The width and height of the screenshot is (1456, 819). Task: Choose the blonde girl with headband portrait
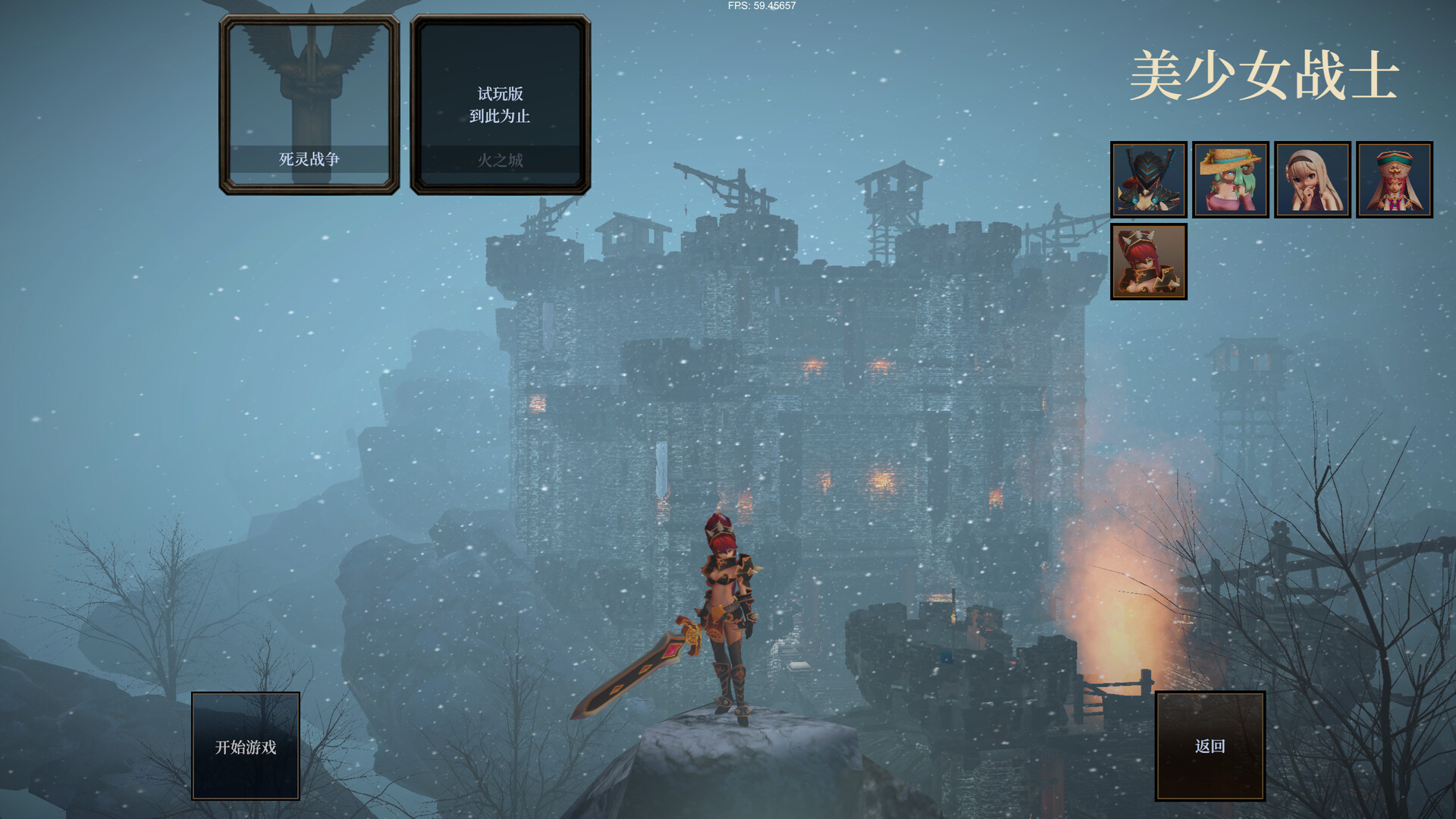tap(1313, 180)
